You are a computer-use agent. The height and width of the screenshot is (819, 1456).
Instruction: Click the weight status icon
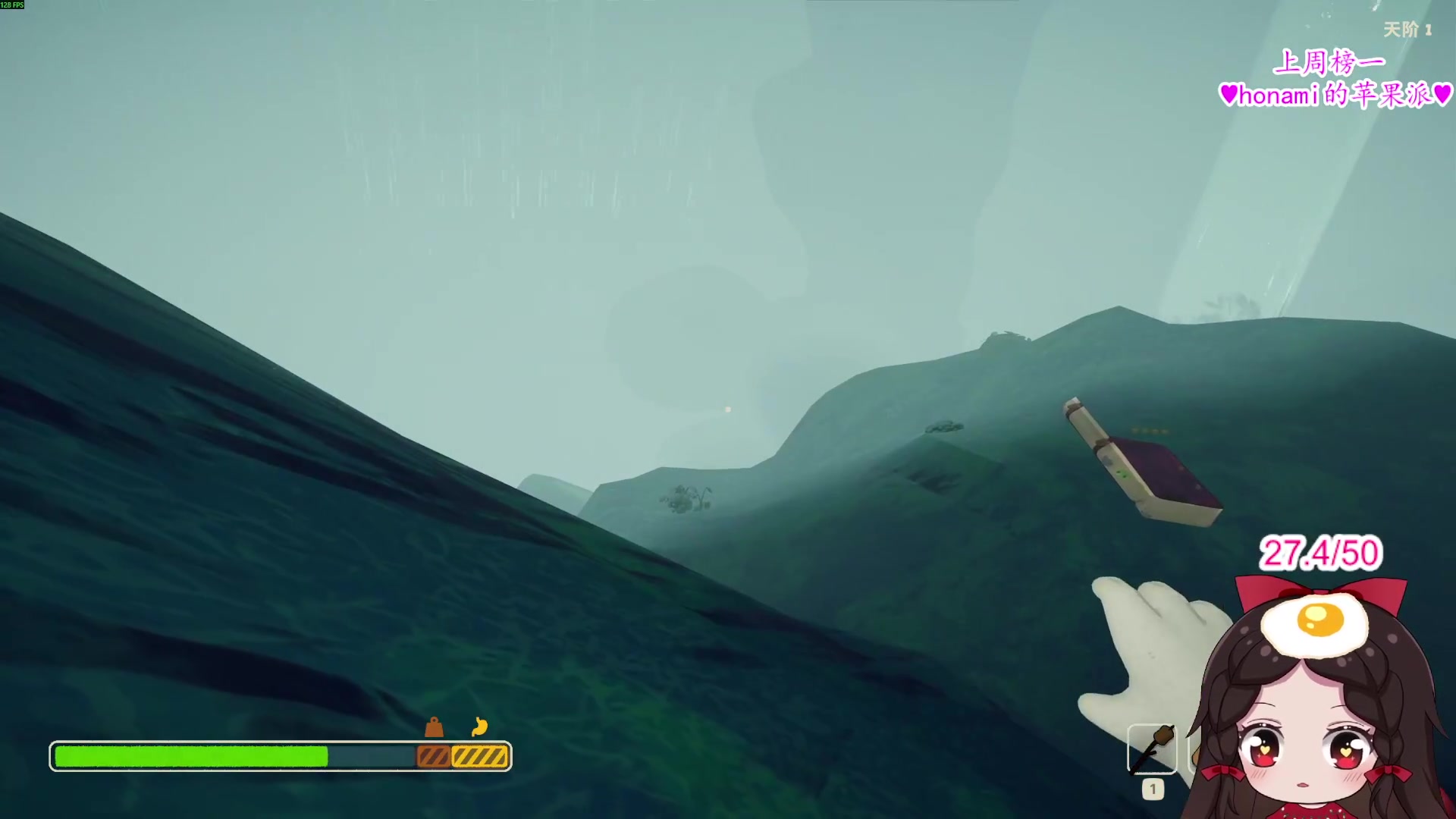pyautogui.click(x=434, y=728)
